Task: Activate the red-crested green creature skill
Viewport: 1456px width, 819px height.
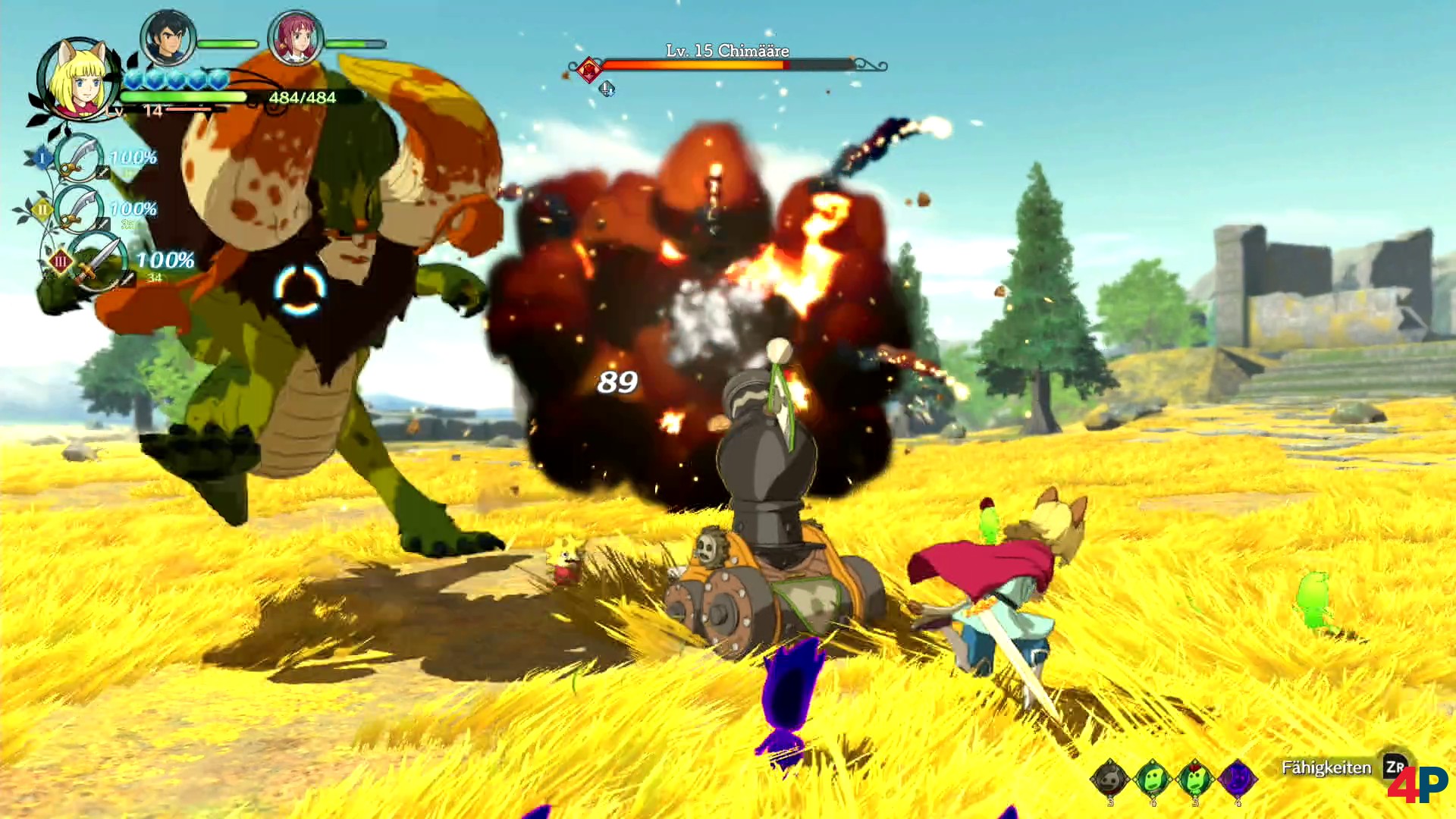Action: click(1195, 778)
